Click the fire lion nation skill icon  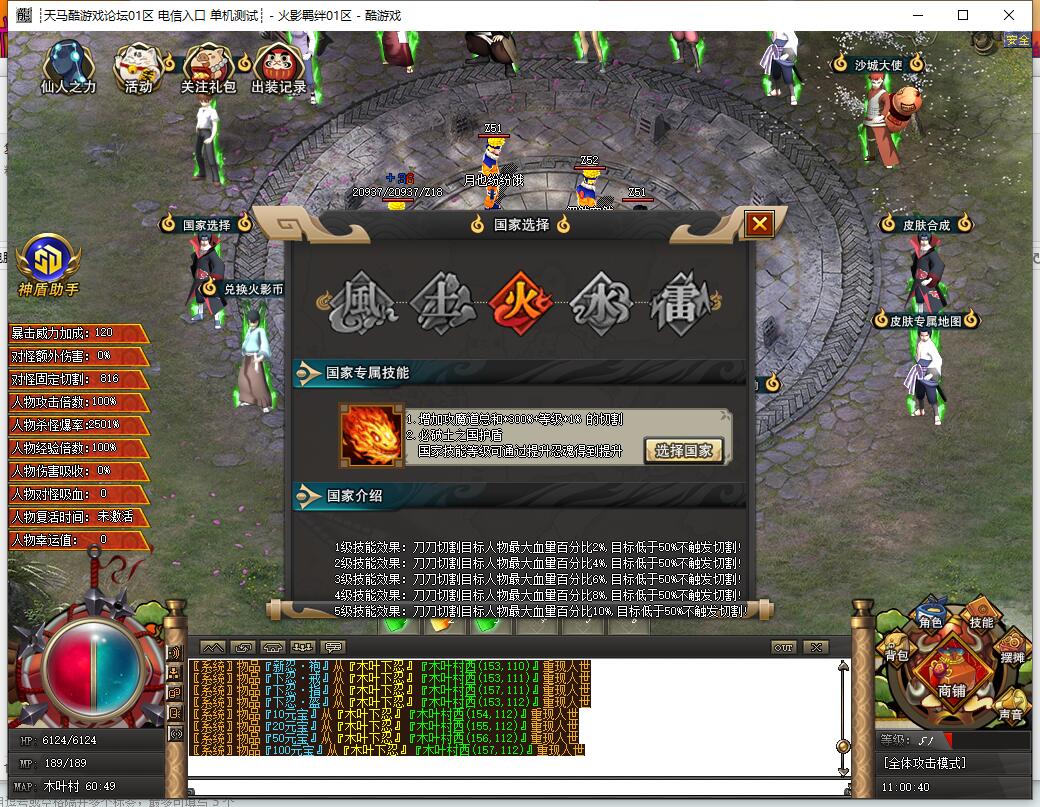tap(372, 436)
